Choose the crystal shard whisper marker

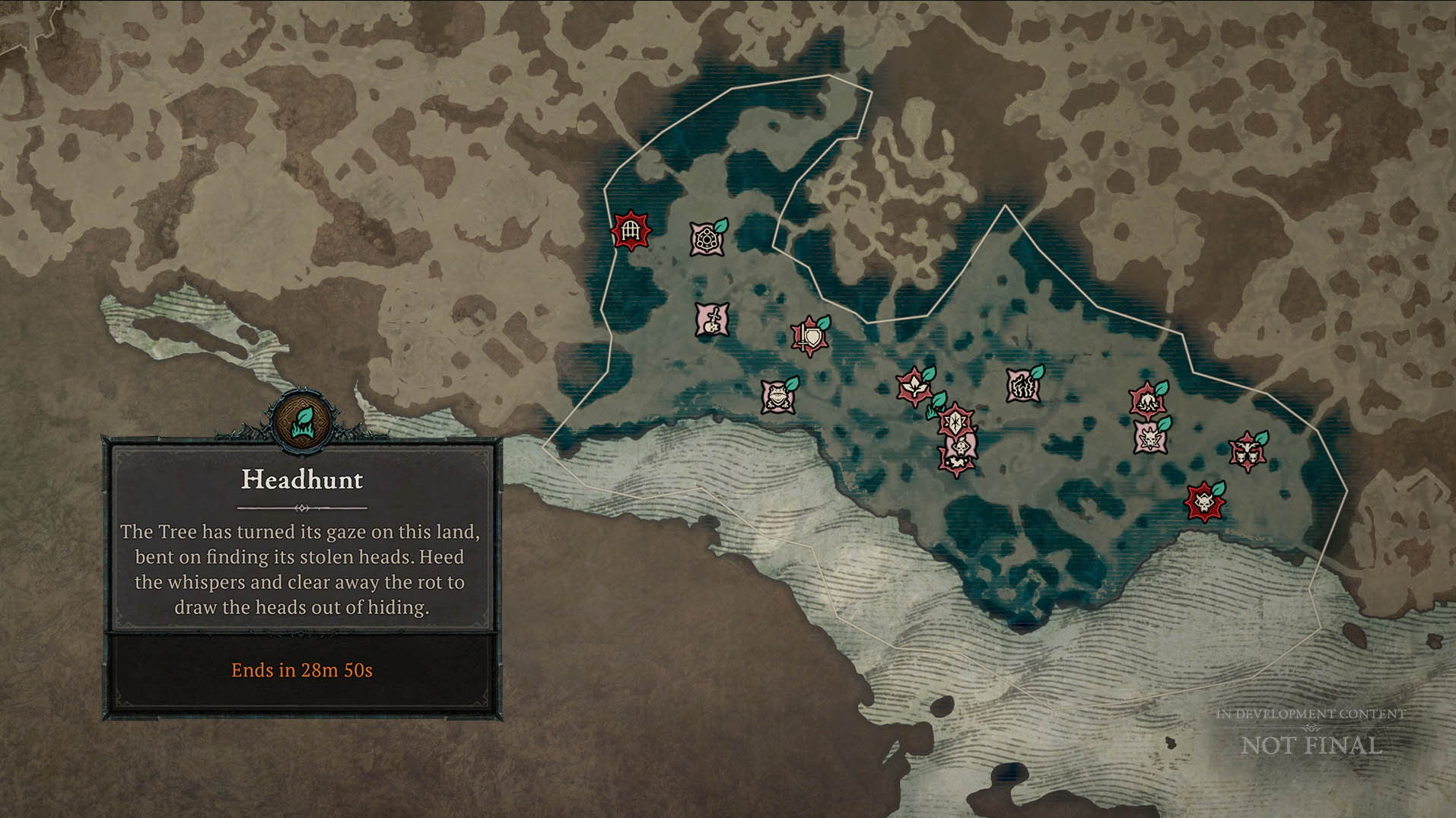click(955, 421)
